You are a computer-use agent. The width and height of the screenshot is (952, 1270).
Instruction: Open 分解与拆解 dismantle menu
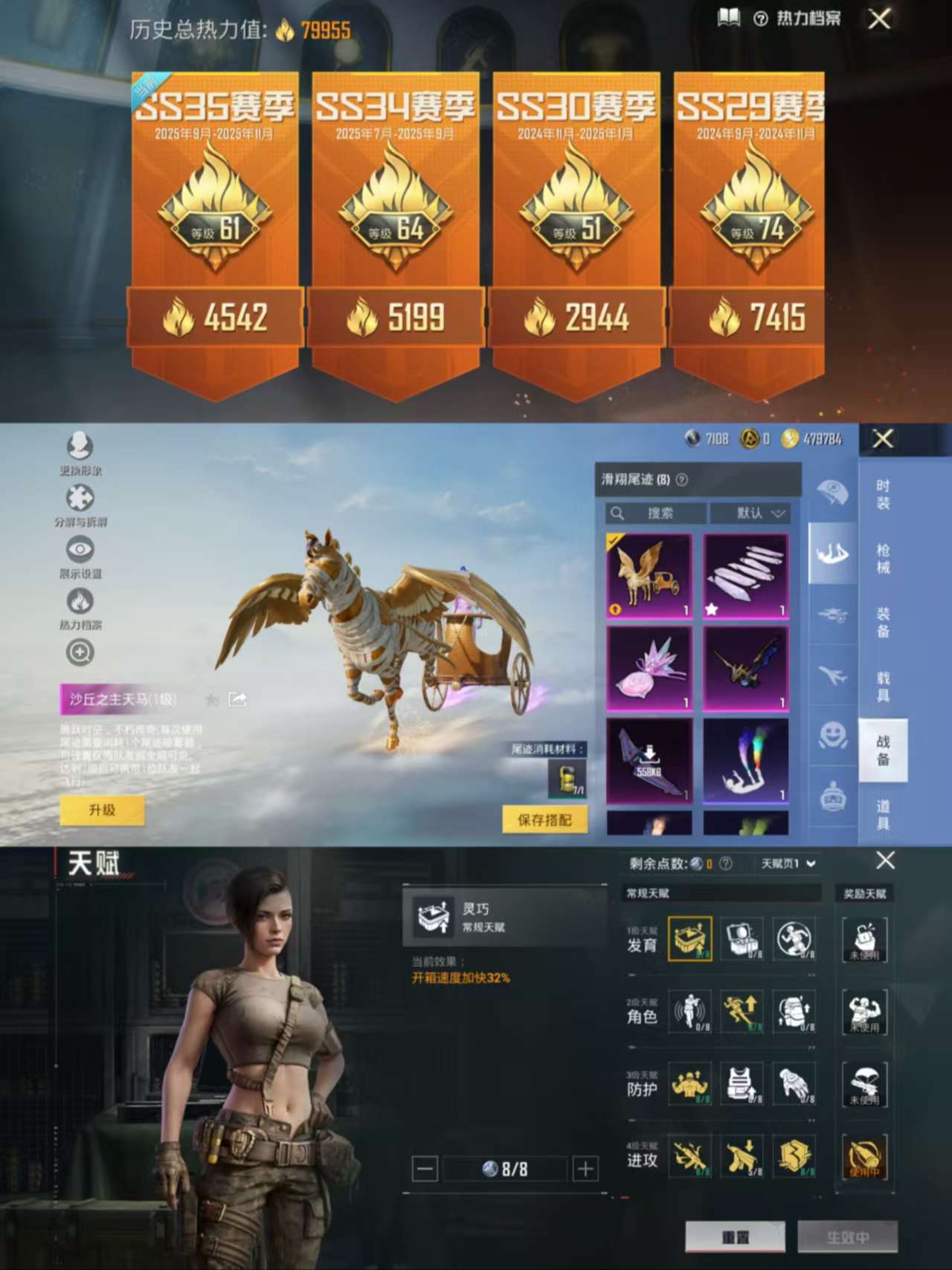pyautogui.click(x=80, y=504)
